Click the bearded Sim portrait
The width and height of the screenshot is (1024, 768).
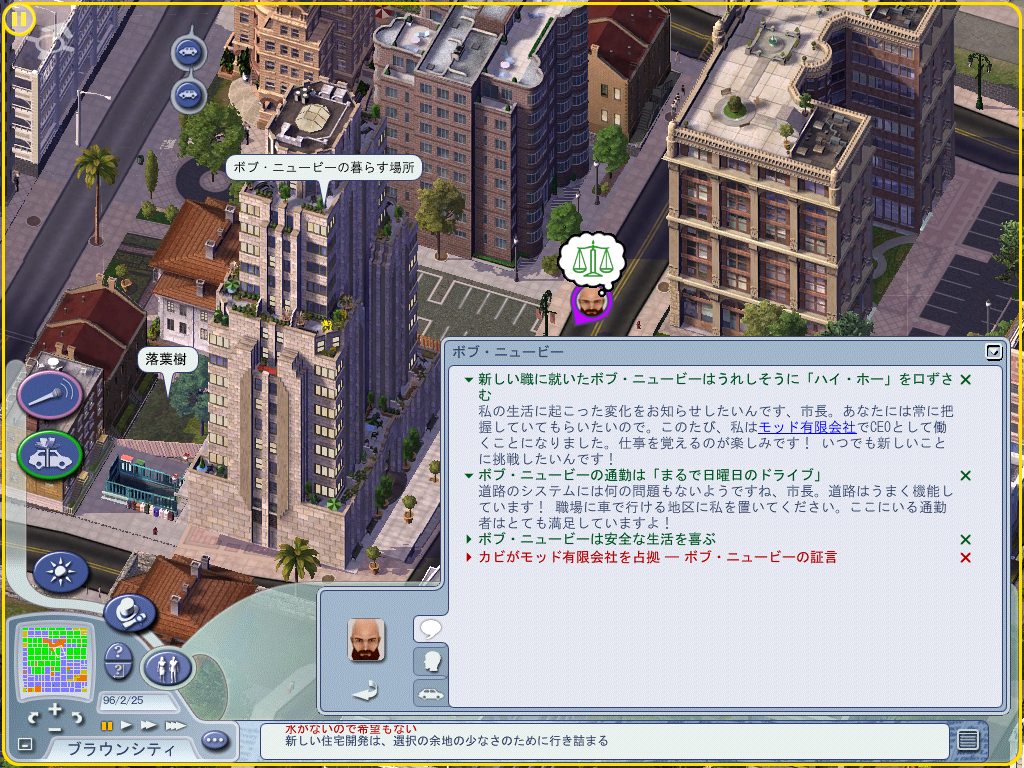click(x=366, y=639)
